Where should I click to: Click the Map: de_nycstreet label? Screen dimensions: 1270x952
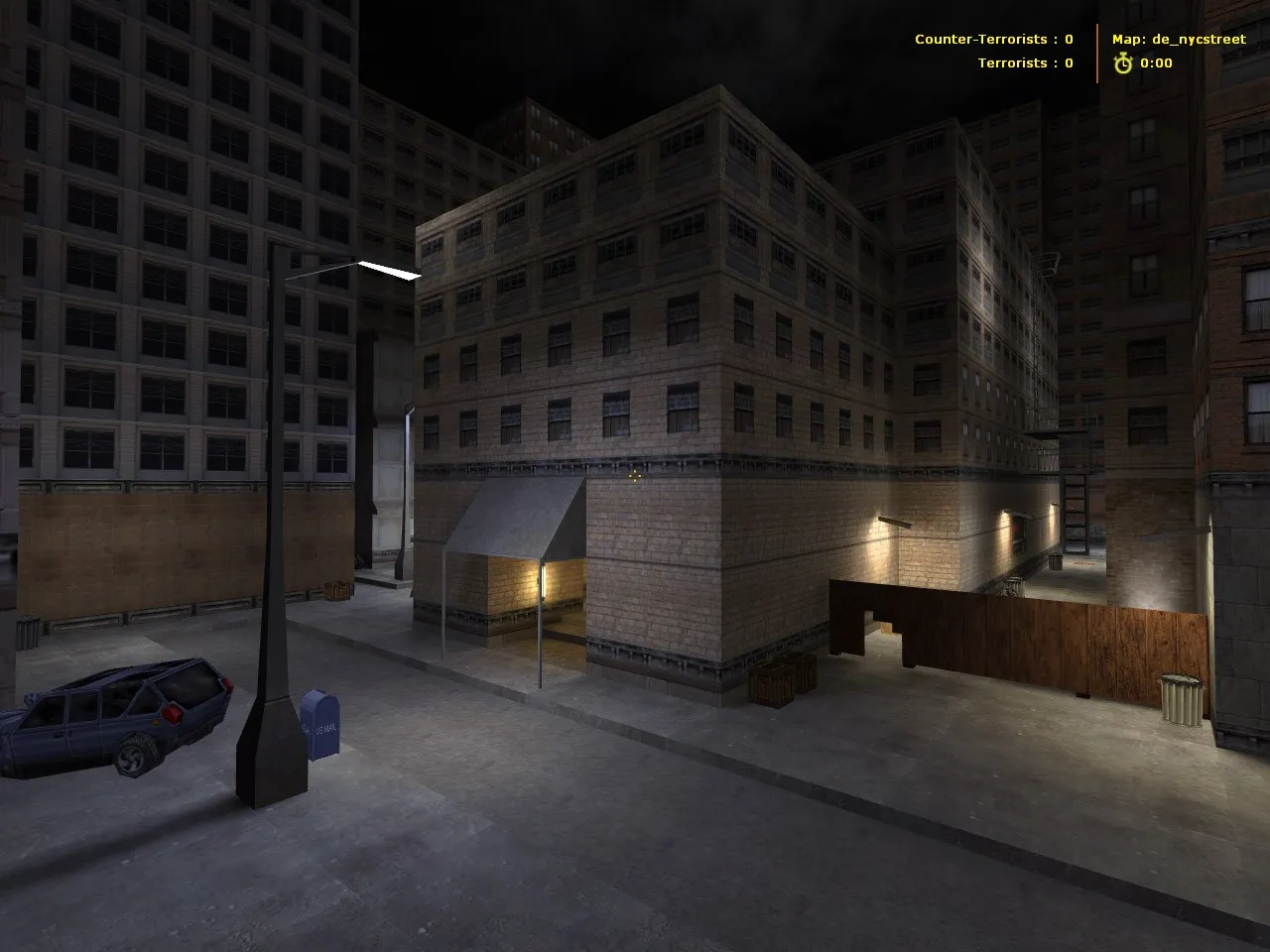pos(1178,40)
